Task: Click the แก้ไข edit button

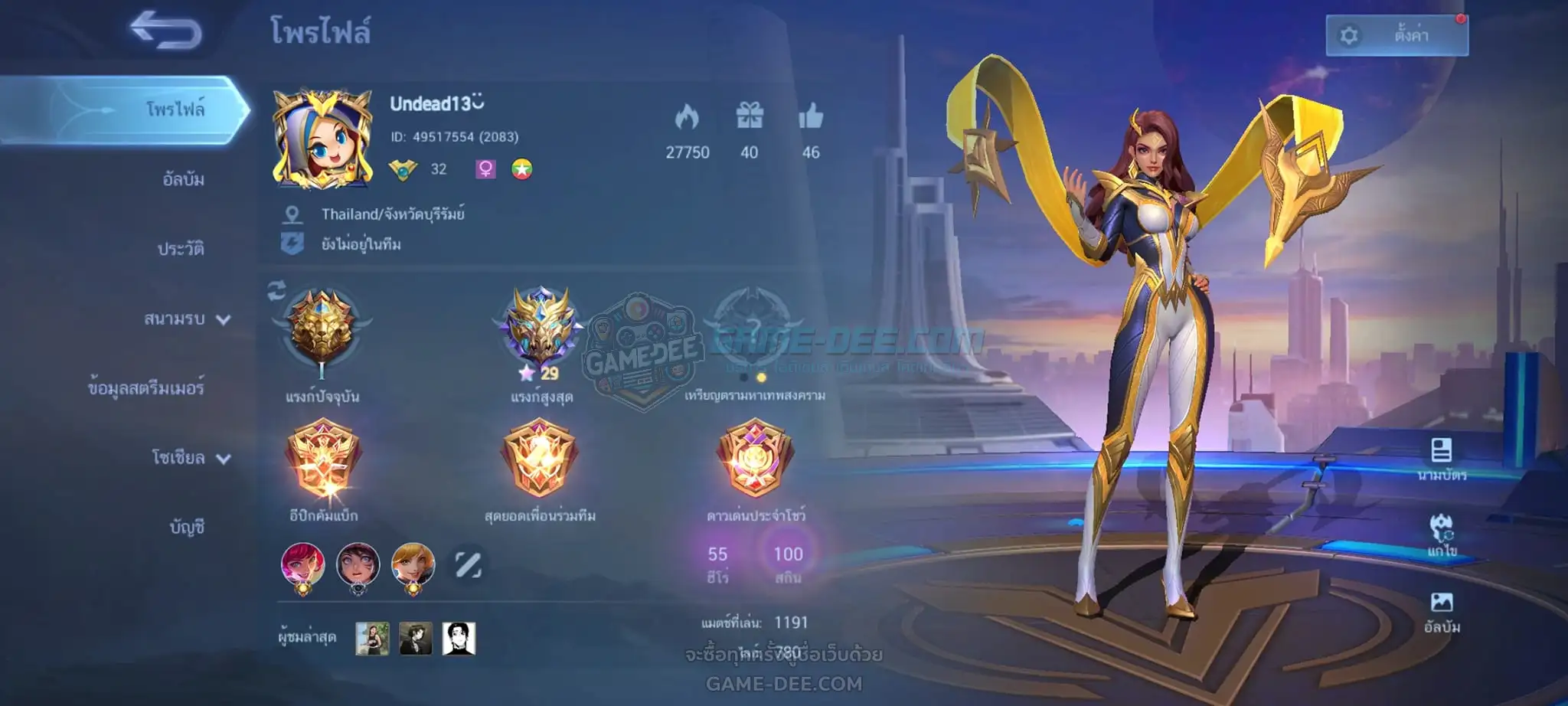Action: 1442,534
